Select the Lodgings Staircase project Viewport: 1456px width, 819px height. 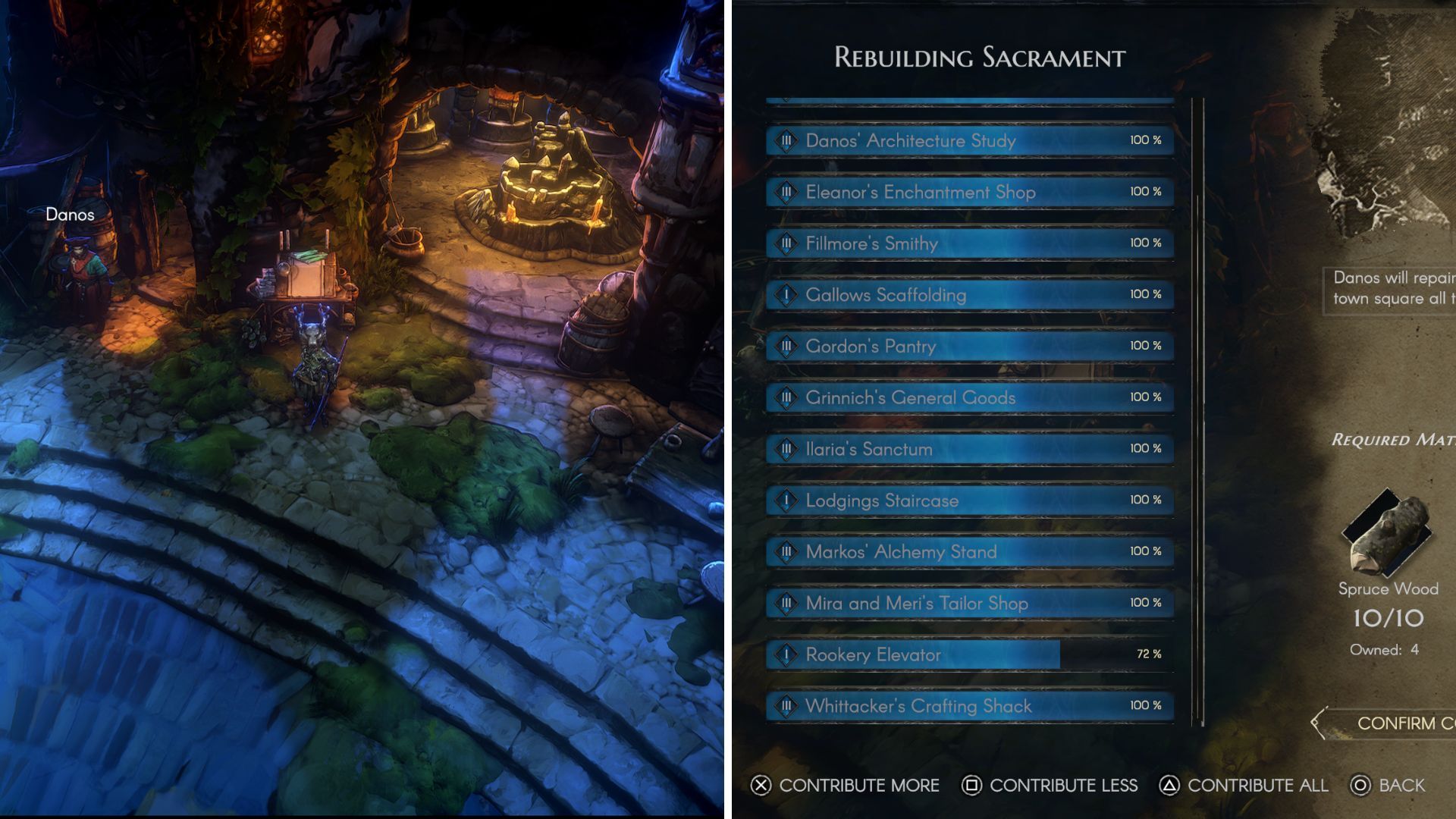[x=969, y=500]
